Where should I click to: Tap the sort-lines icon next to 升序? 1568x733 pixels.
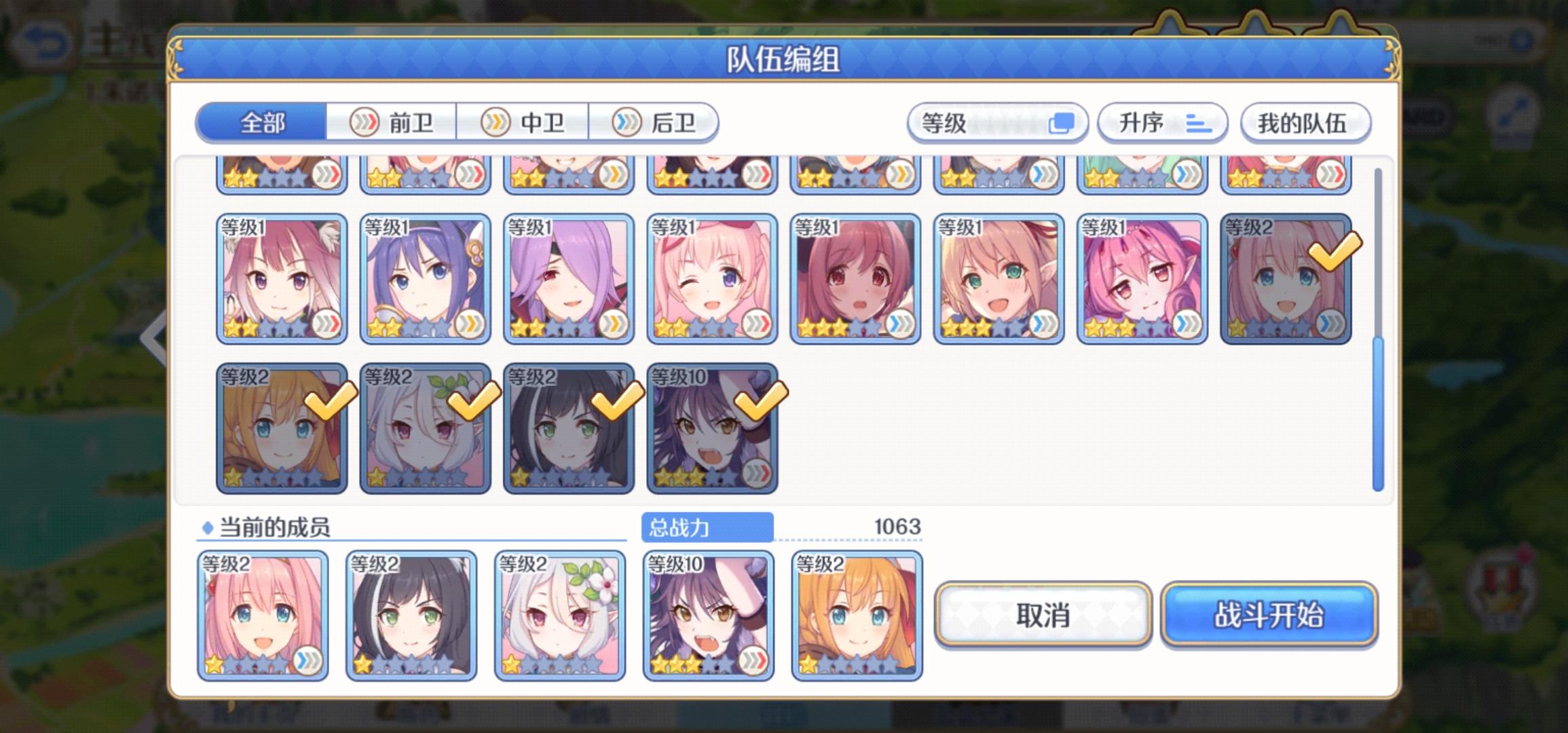click(x=1198, y=124)
